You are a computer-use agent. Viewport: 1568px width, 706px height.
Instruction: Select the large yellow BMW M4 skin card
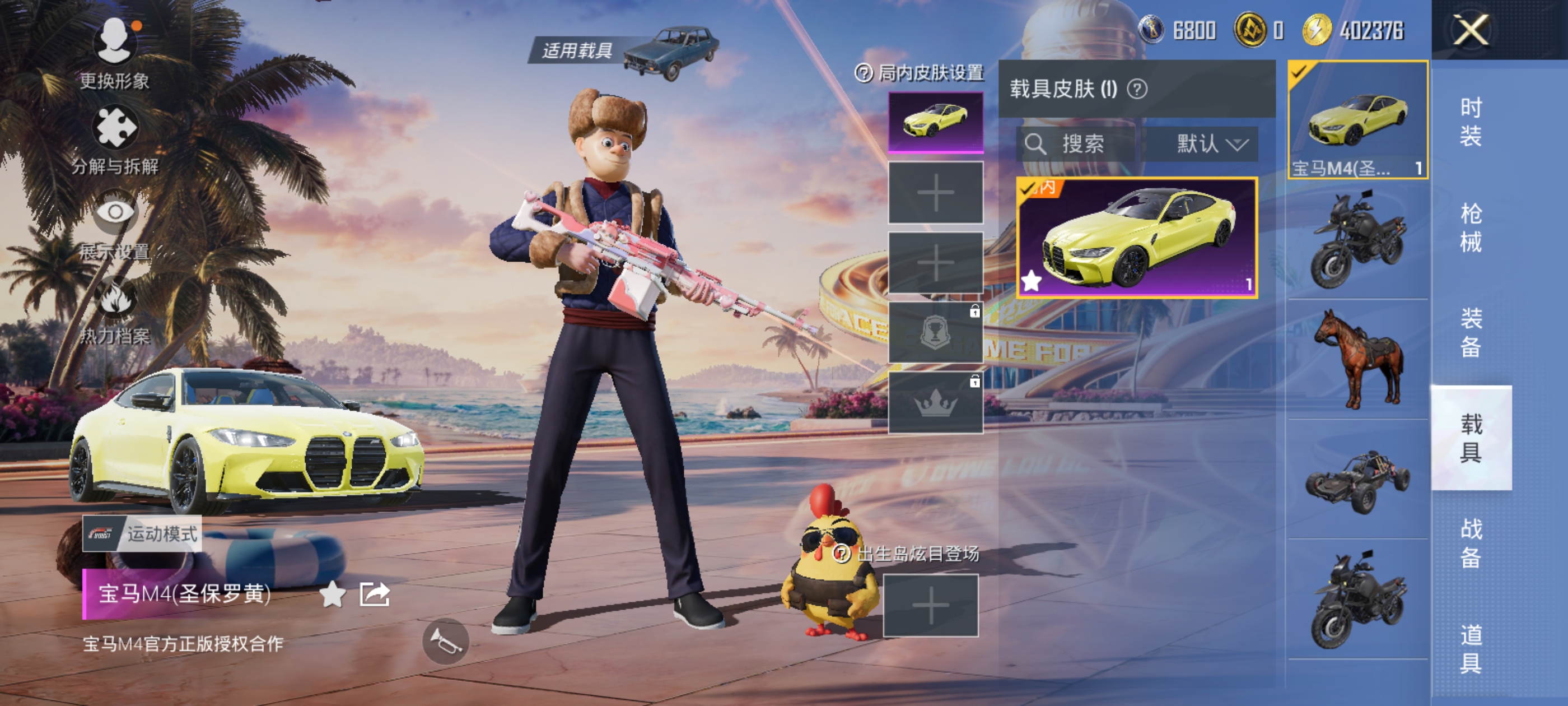click(x=1136, y=238)
